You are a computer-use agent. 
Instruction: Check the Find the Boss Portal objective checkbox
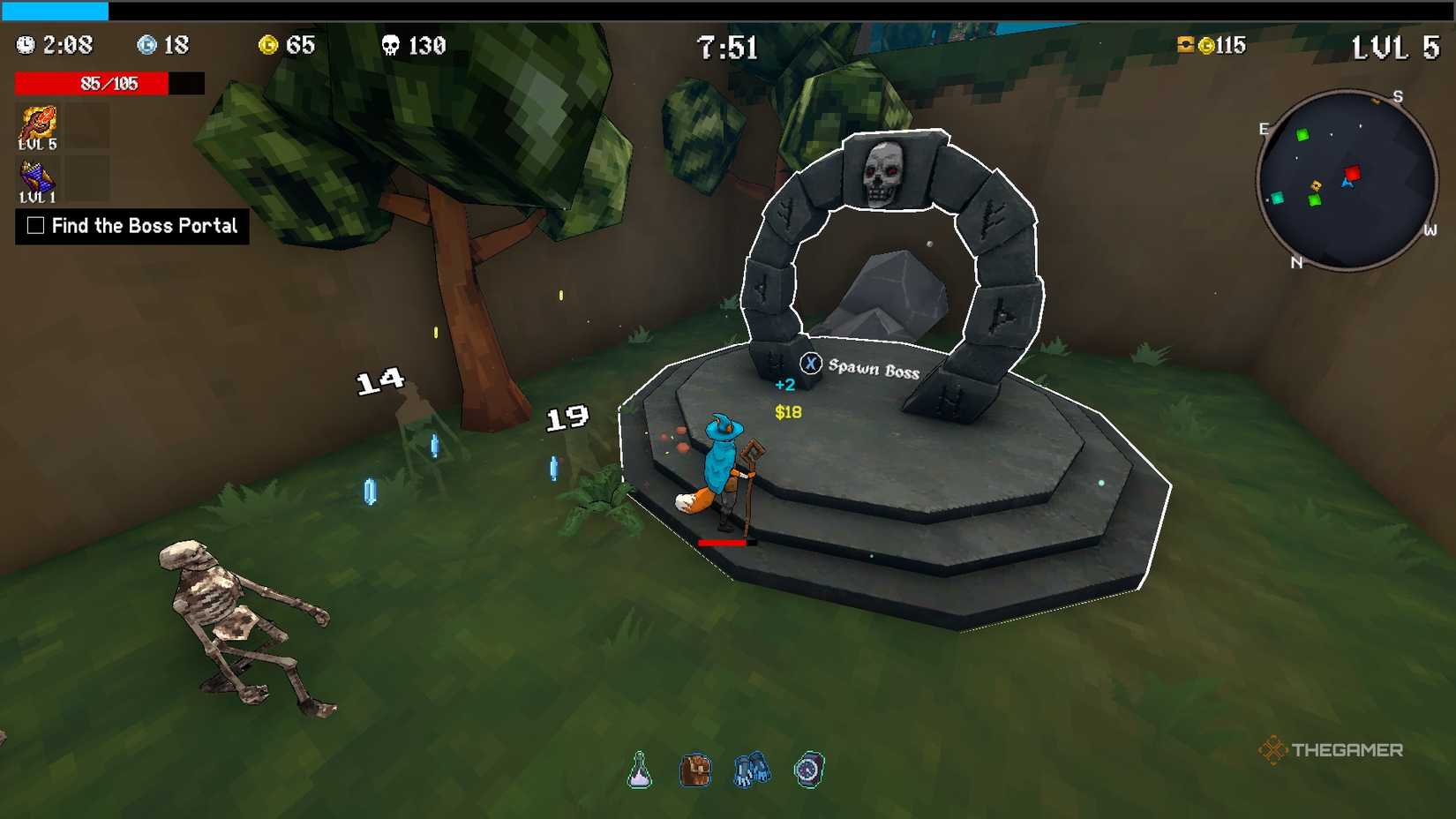pos(34,226)
